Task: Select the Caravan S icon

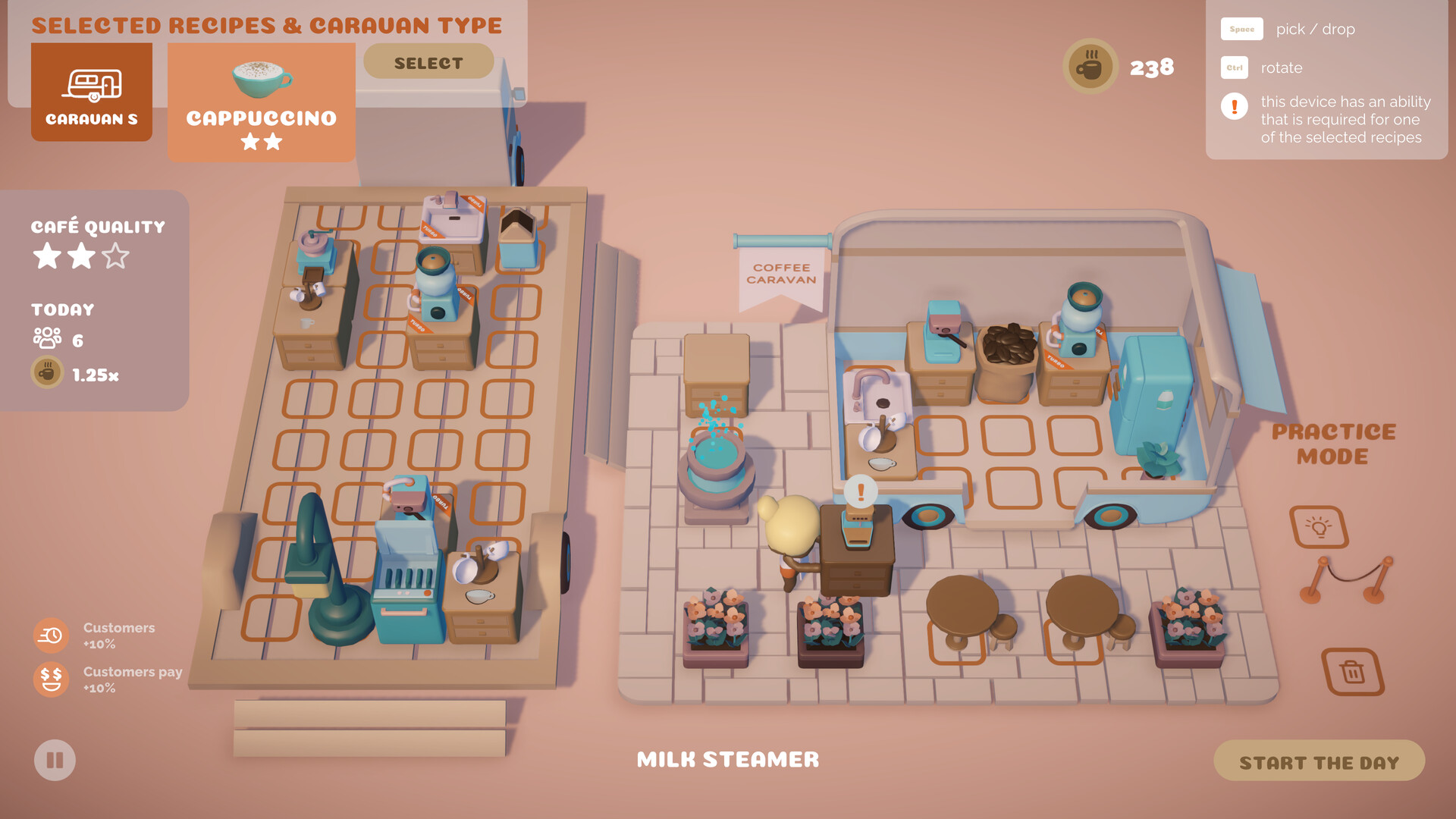Action: coord(91,91)
